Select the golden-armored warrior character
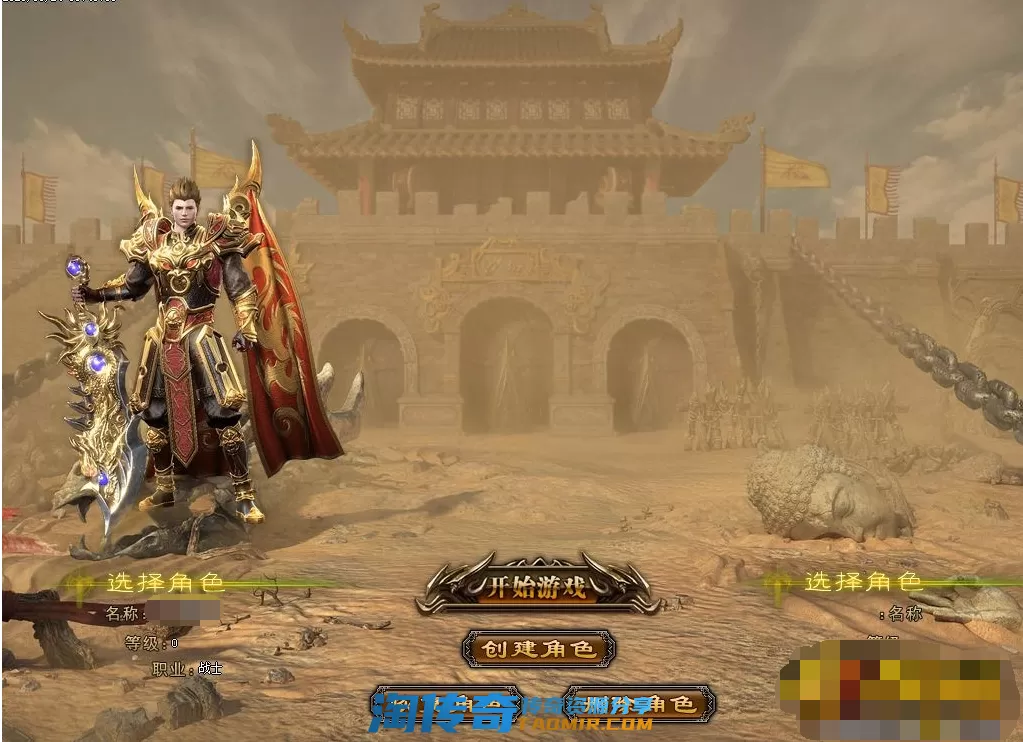This screenshot has width=1023, height=742. tap(190, 340)
